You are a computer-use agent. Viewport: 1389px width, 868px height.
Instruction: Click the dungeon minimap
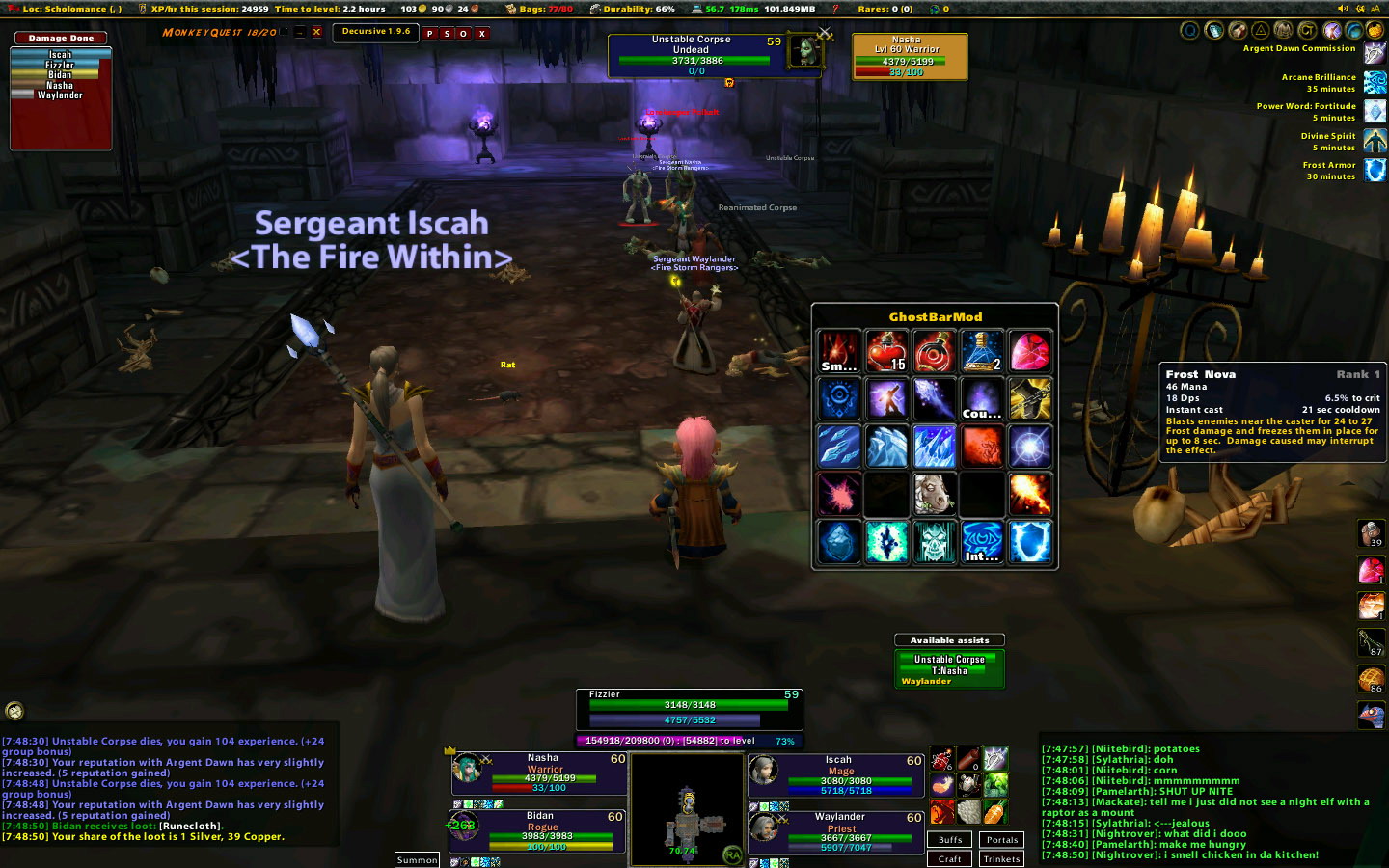pos(687,810)
